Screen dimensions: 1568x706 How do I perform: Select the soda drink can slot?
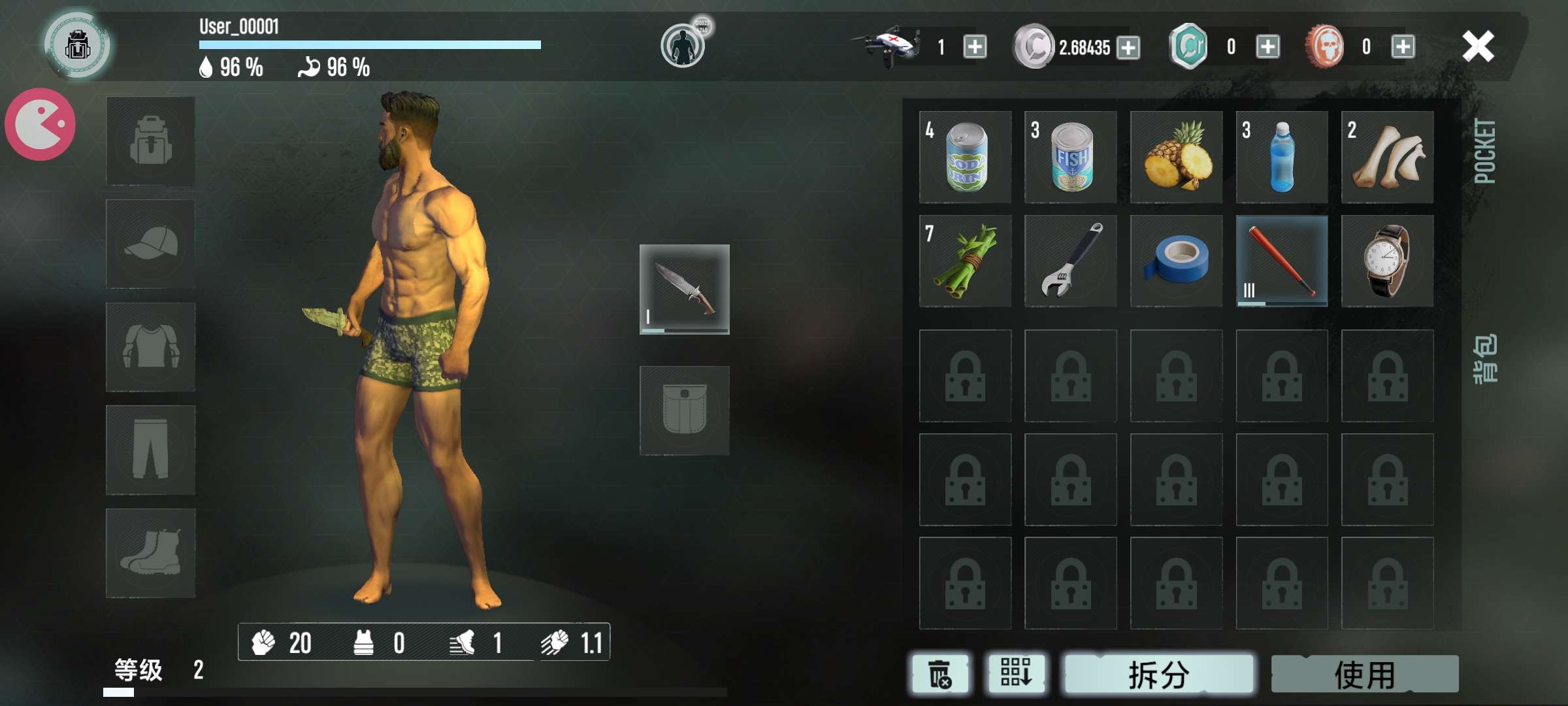(965, 157)
